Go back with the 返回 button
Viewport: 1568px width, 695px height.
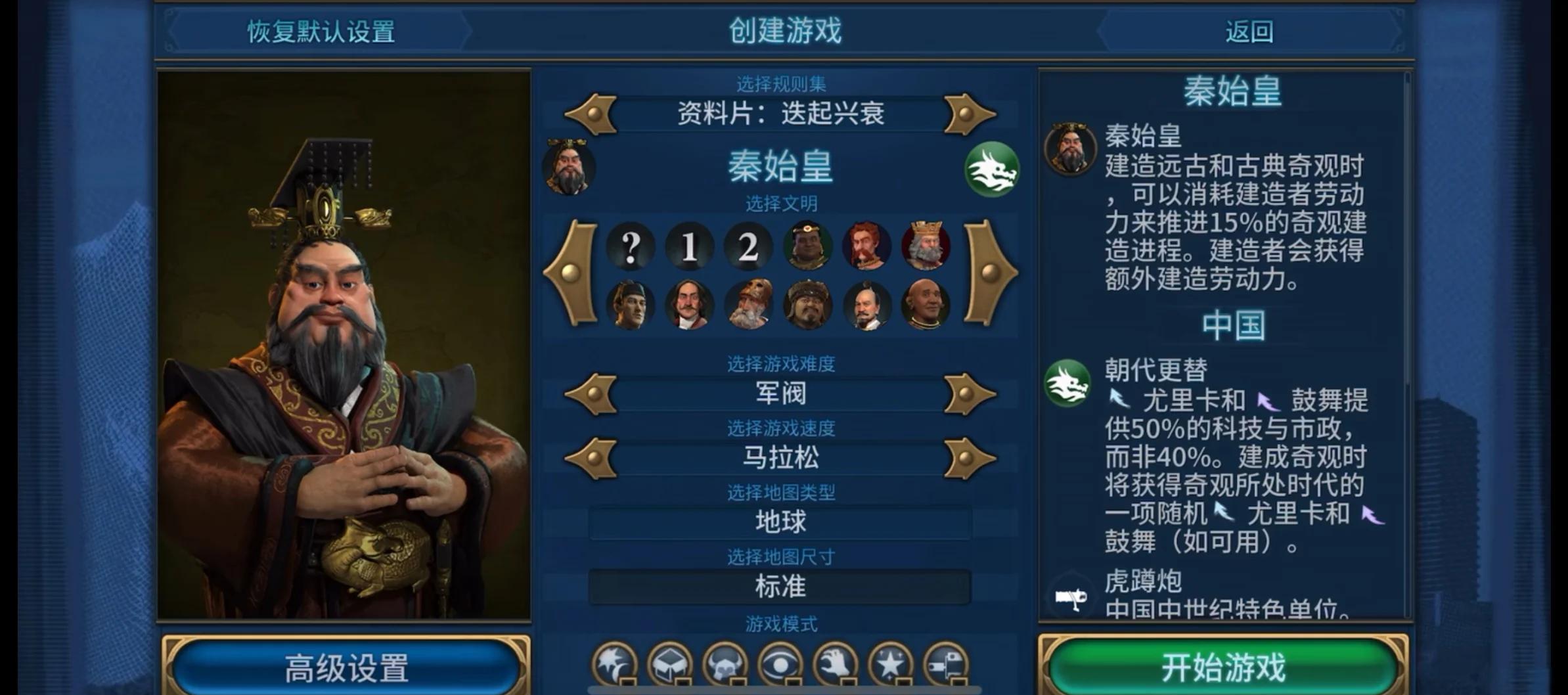(1249, 31)
